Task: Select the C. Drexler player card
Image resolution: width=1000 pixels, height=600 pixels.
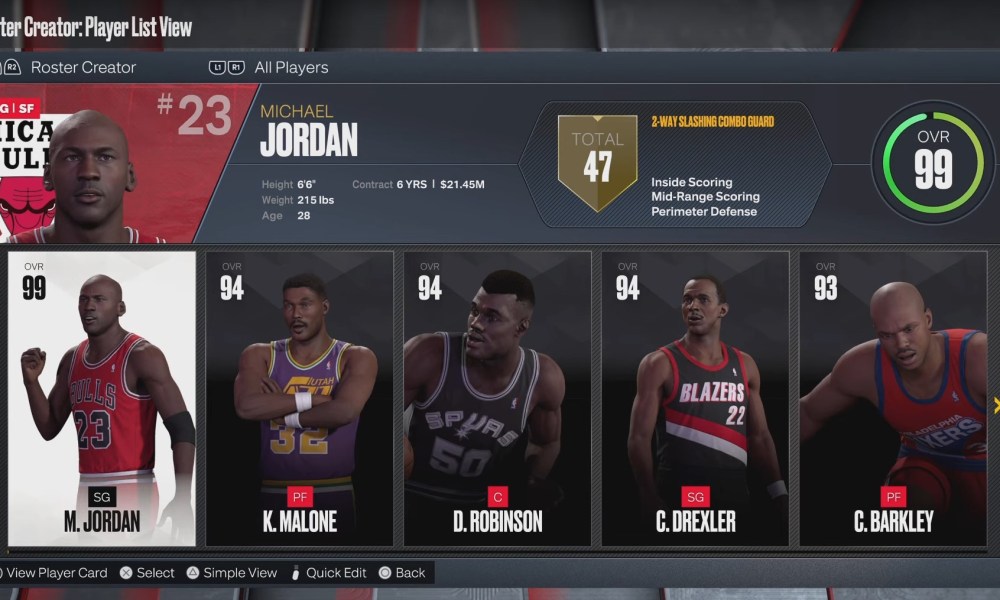Action: tap(695, 398)
